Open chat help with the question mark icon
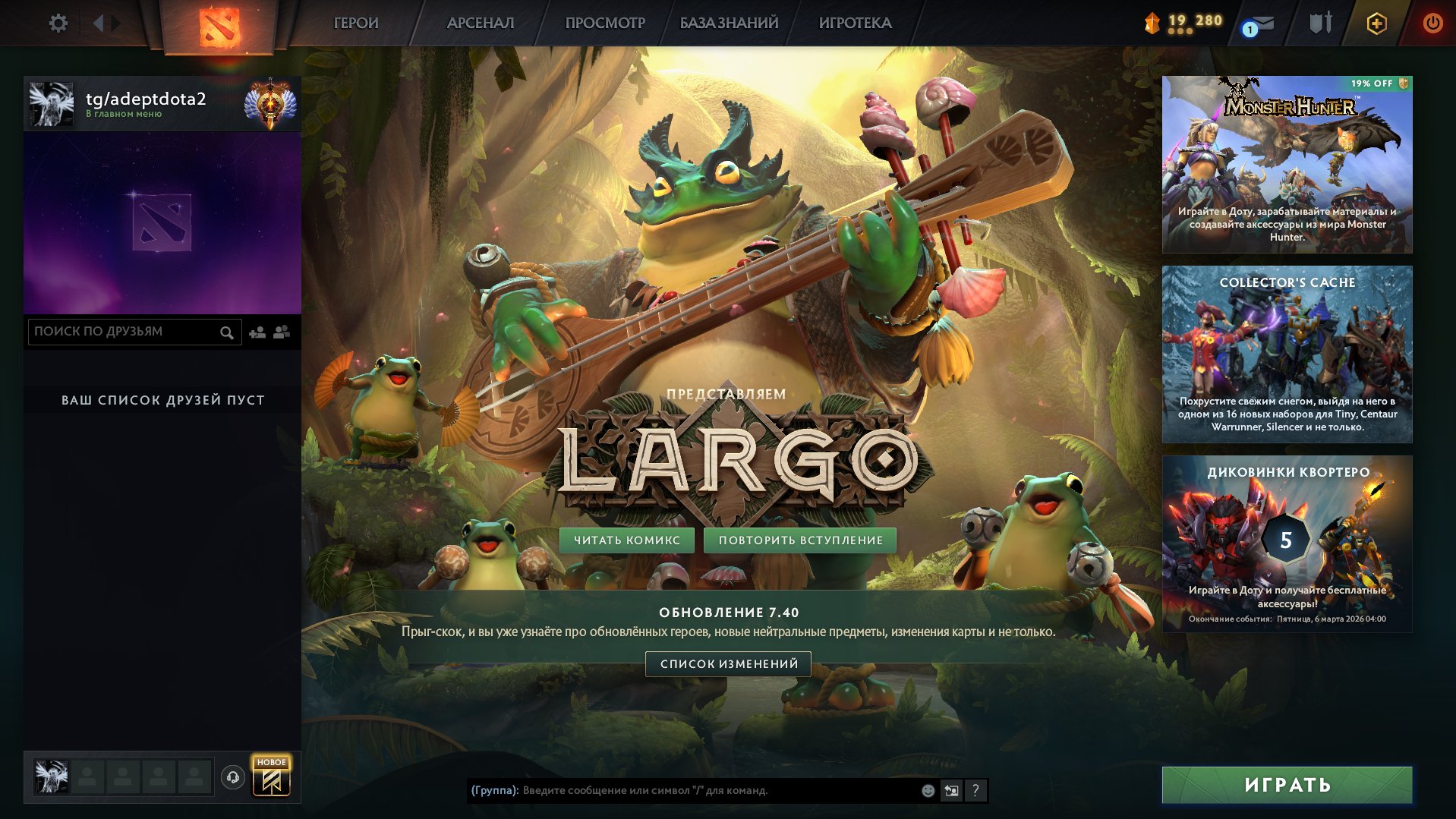Screen dimensions: 1456x819 (x=975, y=791)
